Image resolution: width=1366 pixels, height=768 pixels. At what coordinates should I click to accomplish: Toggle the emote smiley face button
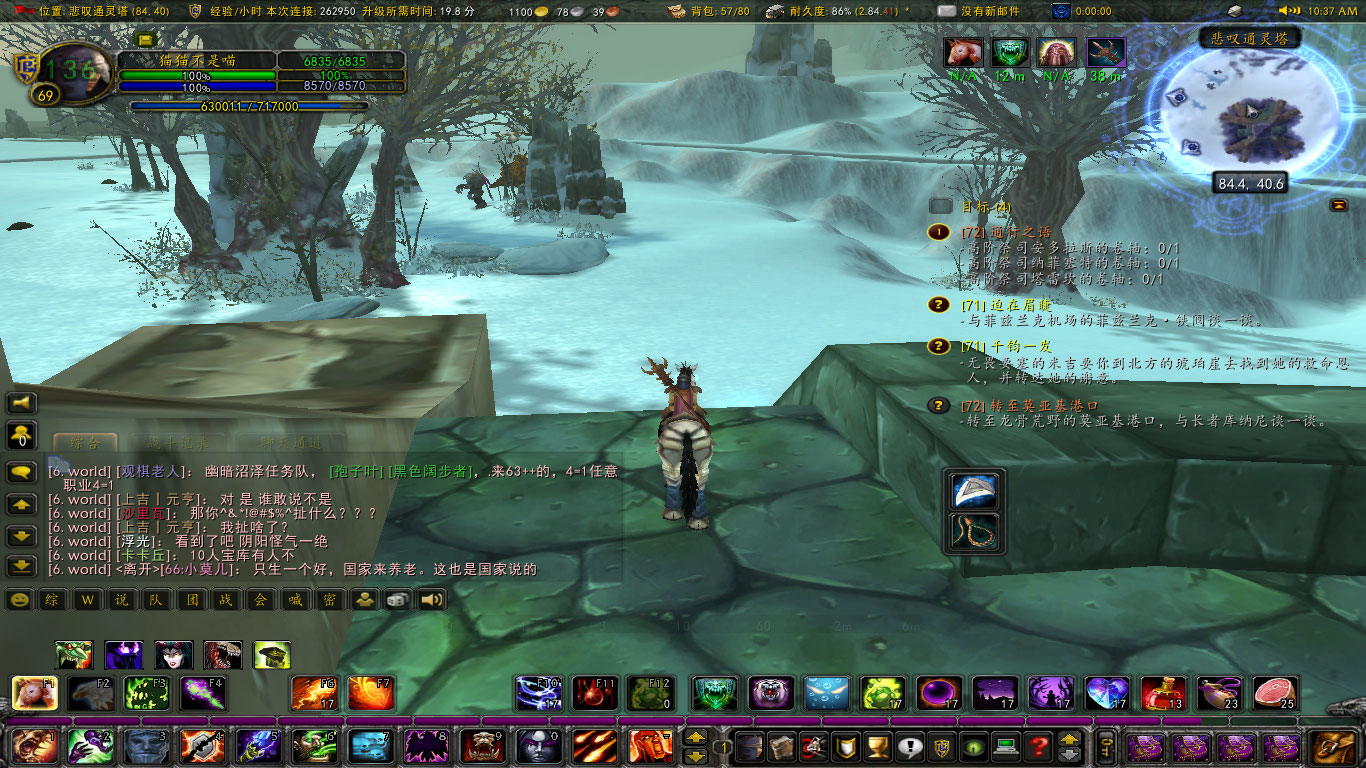[20, 600]
